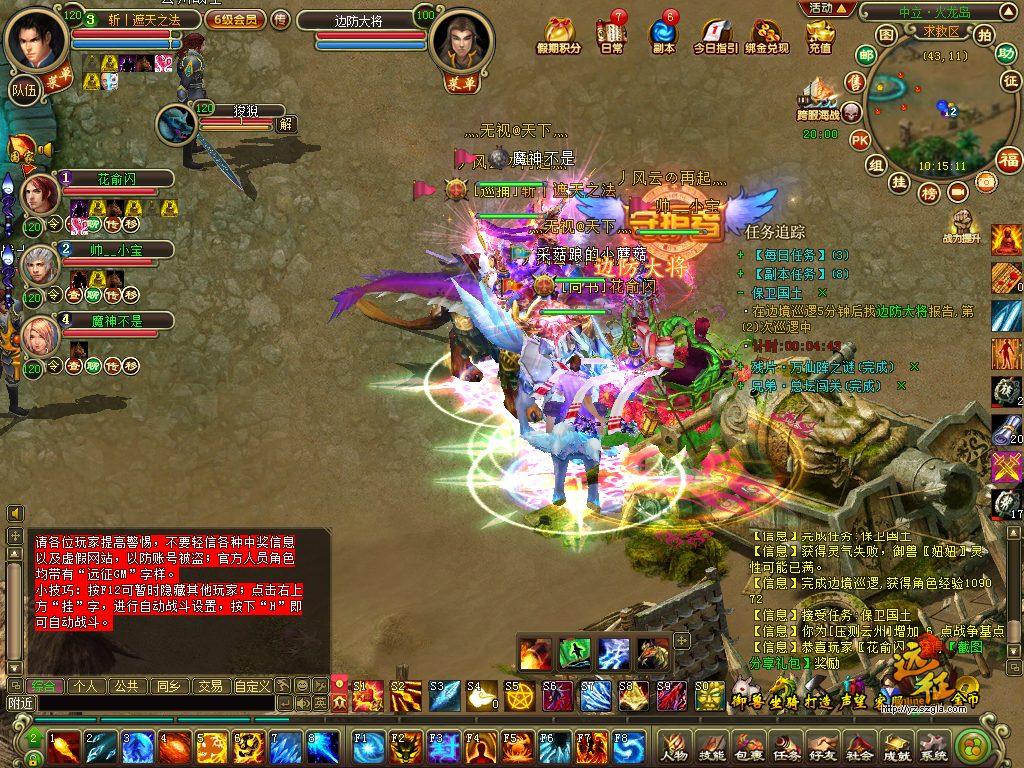Click the 解 button beside pet bar
The image size is (1024, 768).
[286, 125]
